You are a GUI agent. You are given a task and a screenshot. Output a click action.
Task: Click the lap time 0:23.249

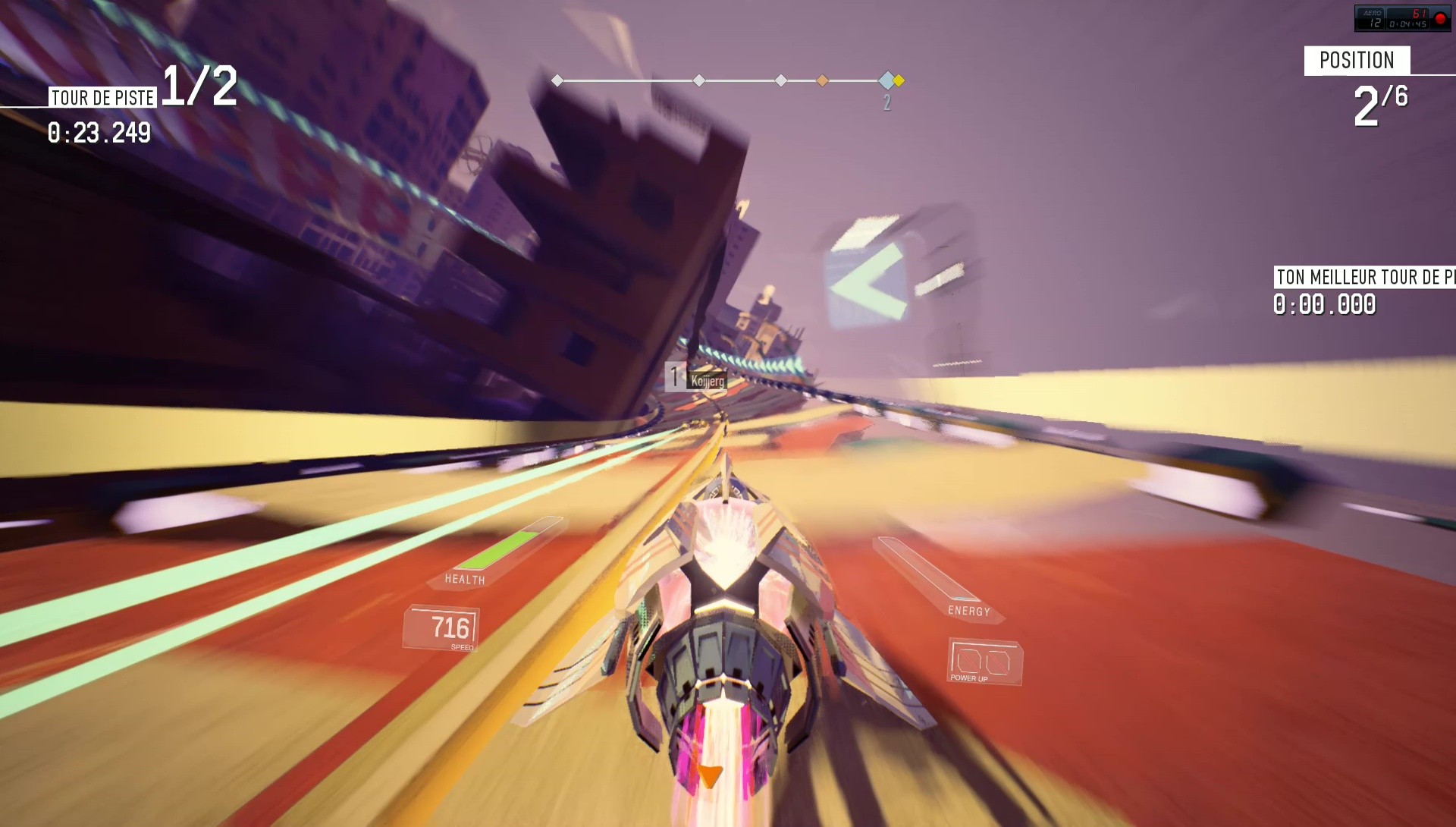(99, 135)
